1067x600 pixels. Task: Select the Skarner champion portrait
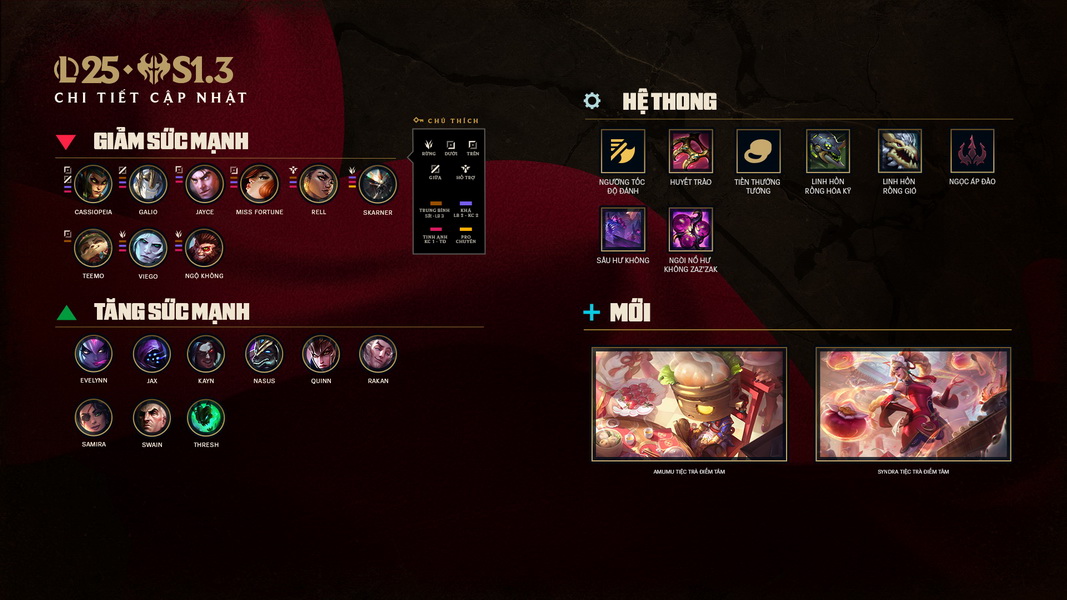point(378,184)
